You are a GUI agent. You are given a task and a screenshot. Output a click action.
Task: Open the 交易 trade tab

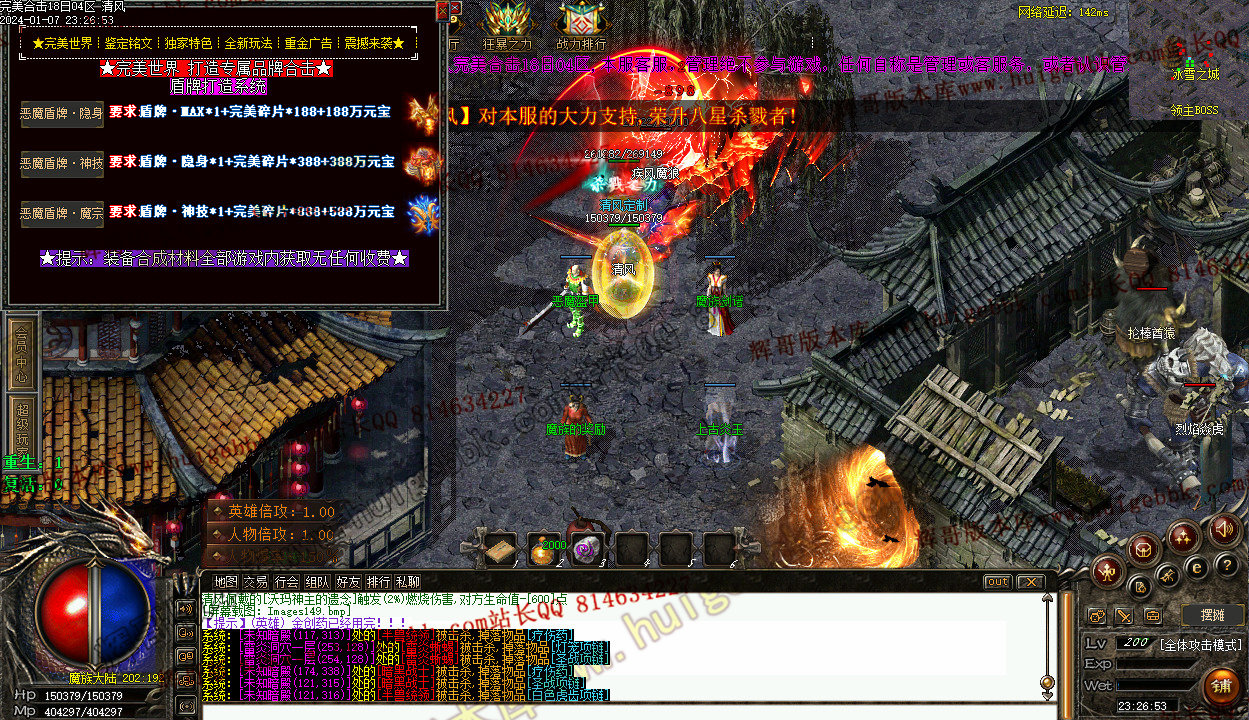point(256,582)
